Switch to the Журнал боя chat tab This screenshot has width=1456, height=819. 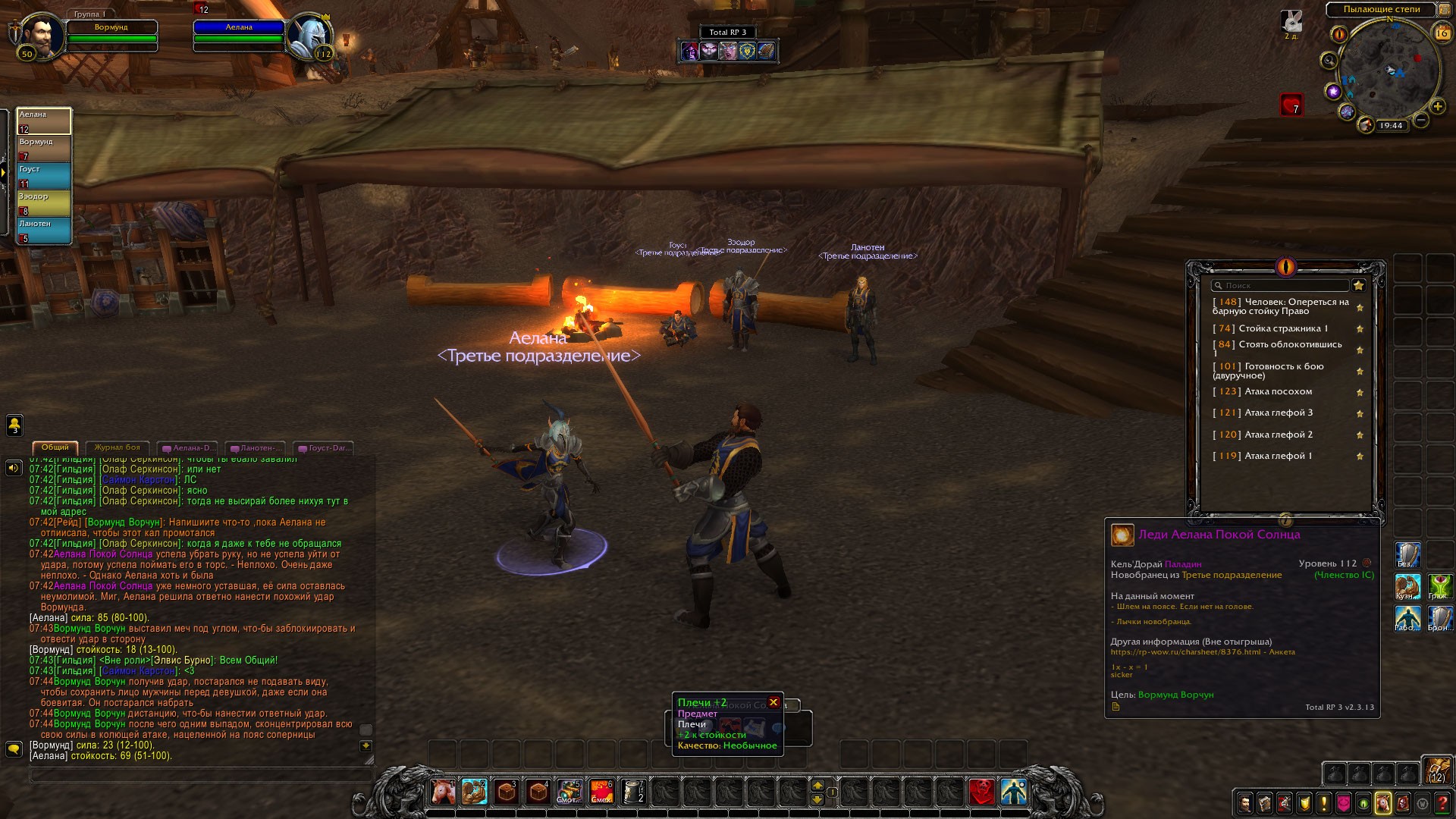coord(117,448)
